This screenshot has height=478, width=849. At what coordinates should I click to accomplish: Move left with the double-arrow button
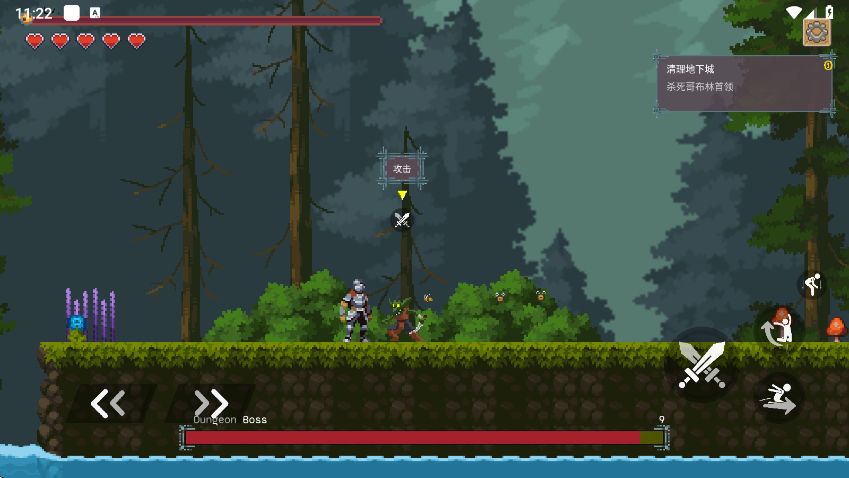[x=108, y=403]
